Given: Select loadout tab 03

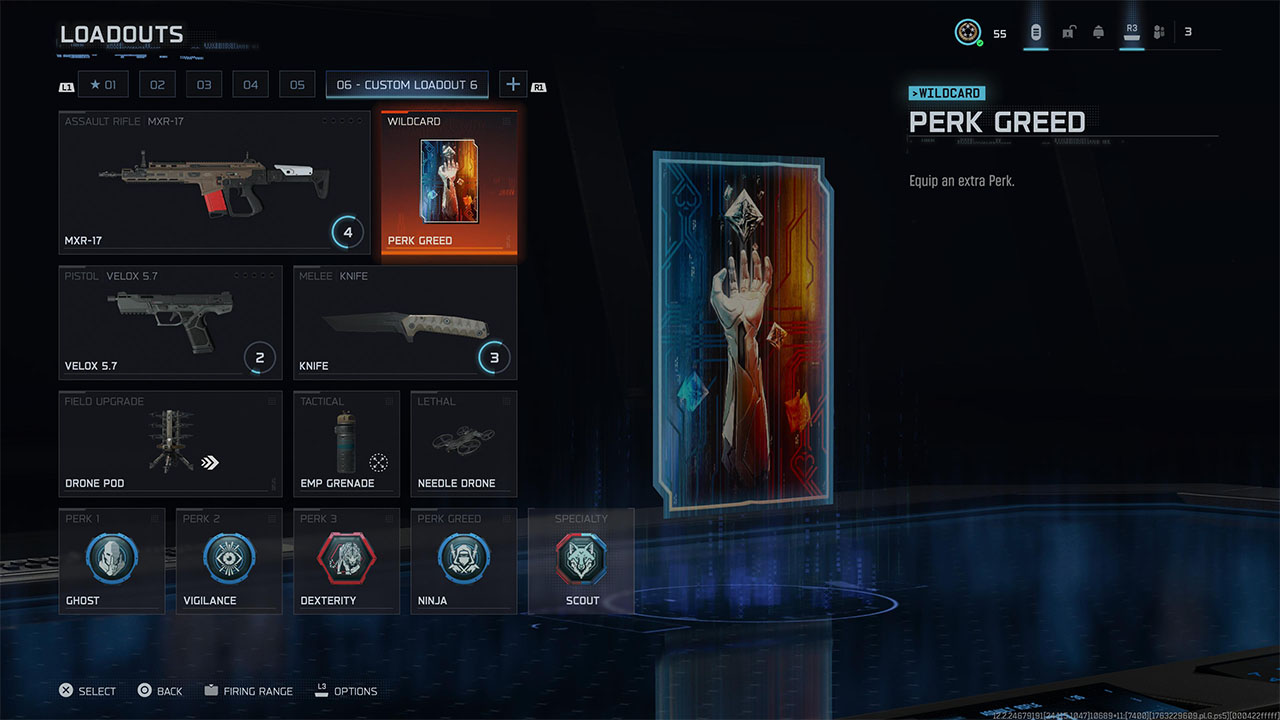Looking at the screenshot, I should pos(204,85).
